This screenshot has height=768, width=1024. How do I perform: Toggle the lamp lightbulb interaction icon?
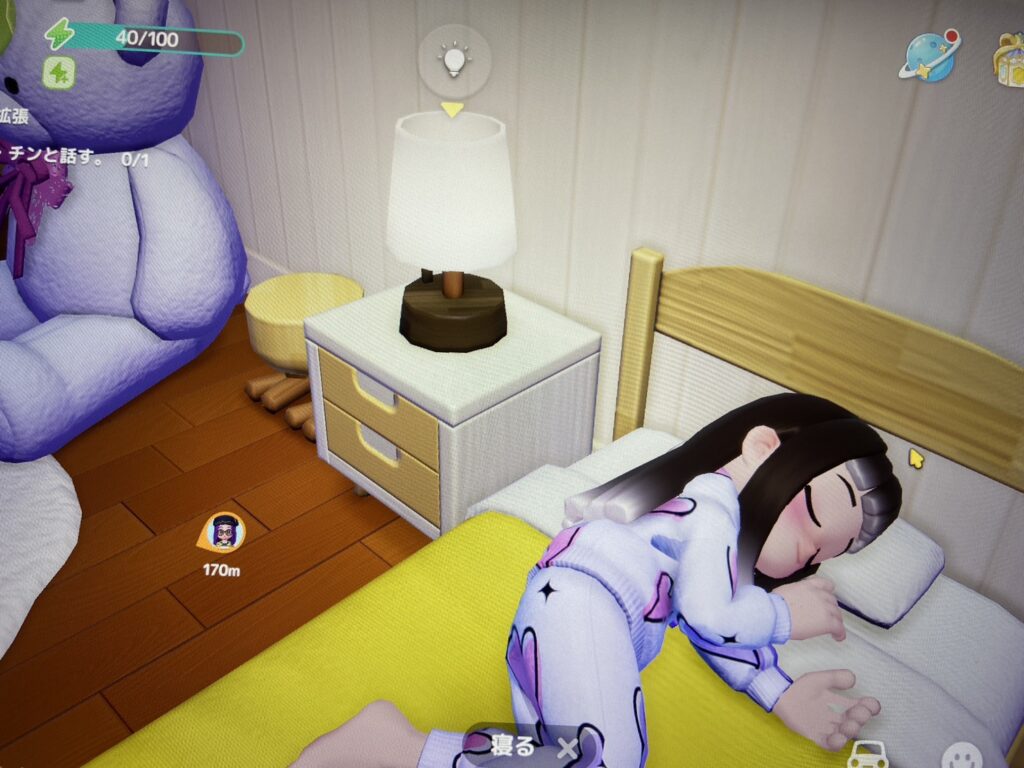pos(454,59)
